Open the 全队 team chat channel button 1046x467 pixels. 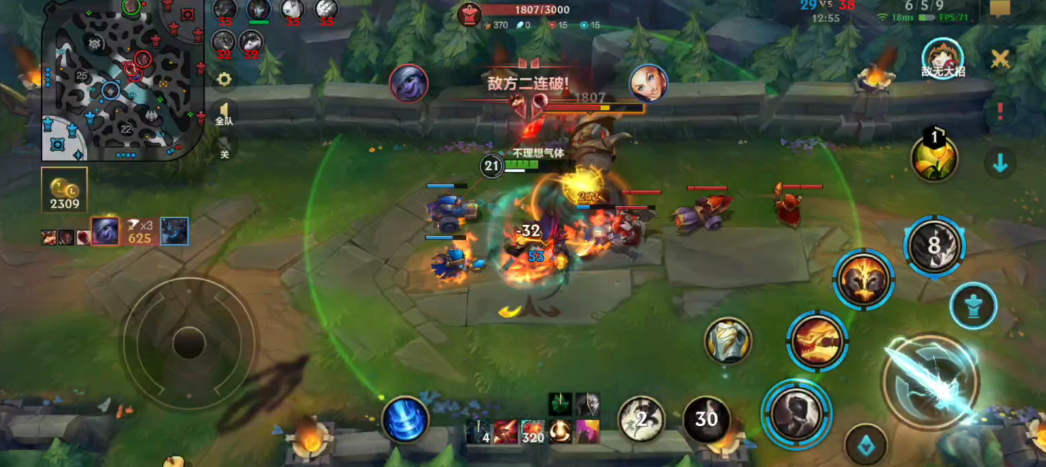point(224,114)
